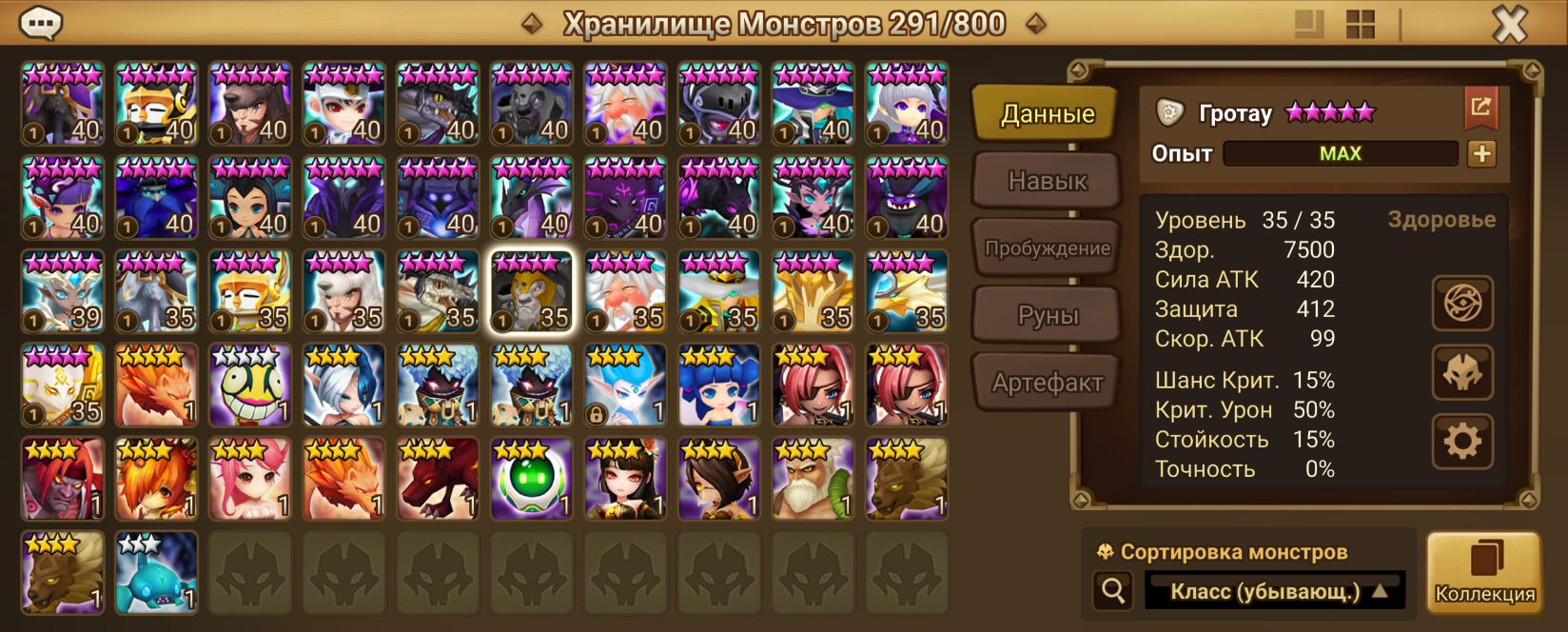This screenshot has height=632, width=1568.
Task: Pick the highlighted level 35 Гротау monster
Action: (532, 291)
